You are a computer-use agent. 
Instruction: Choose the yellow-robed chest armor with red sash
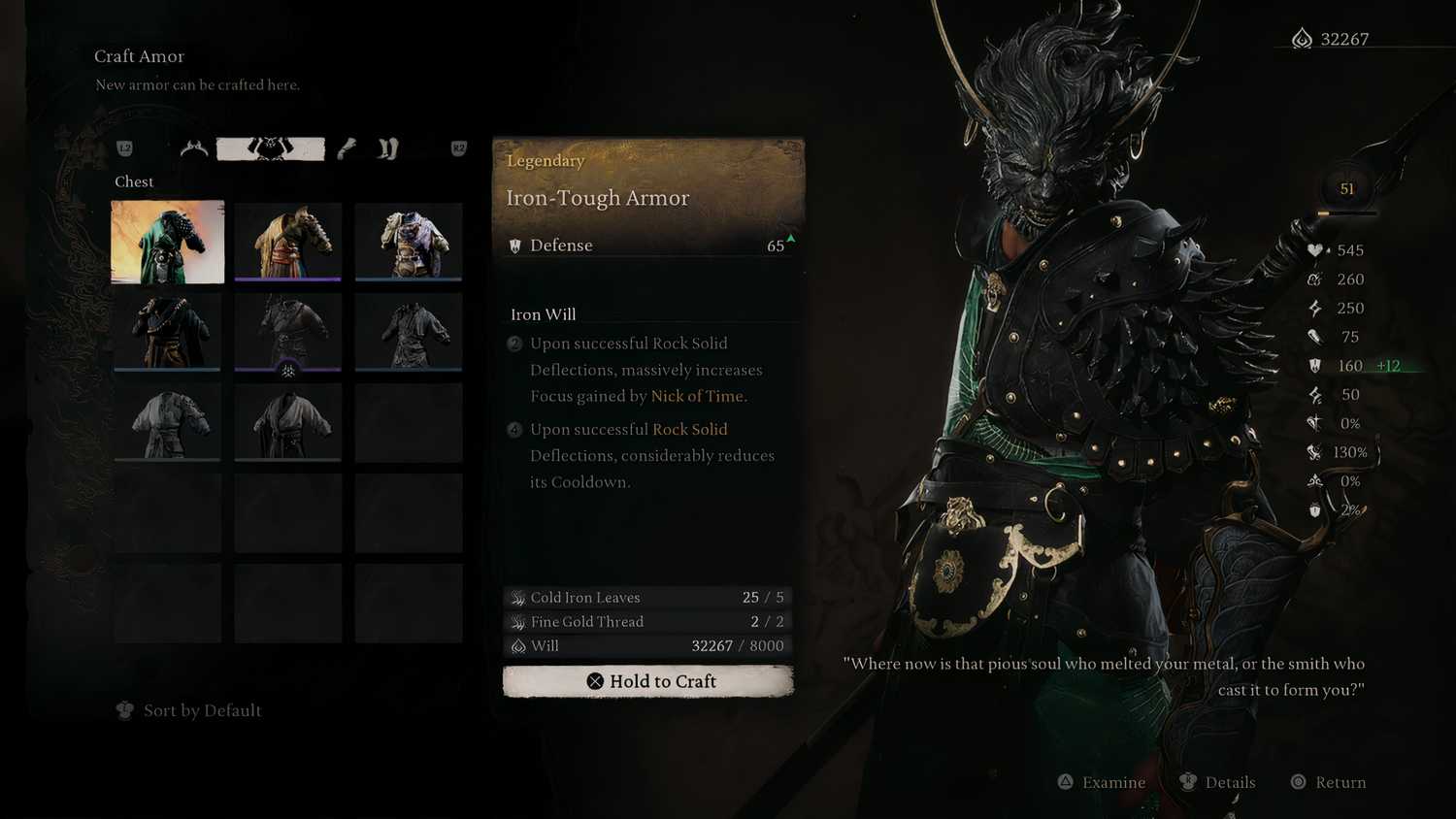288,242
